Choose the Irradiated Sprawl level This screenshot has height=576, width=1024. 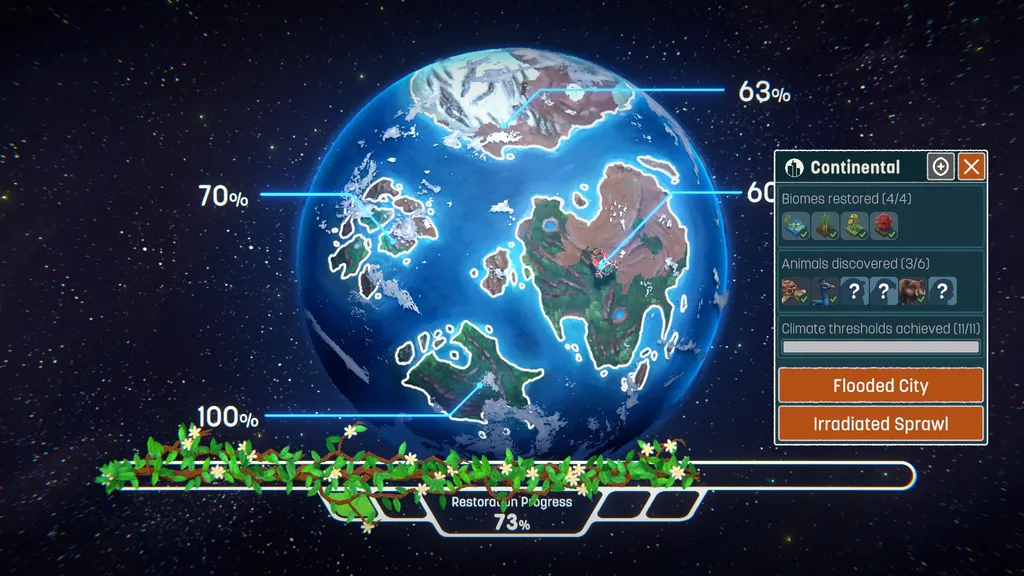tap(880, 423)
